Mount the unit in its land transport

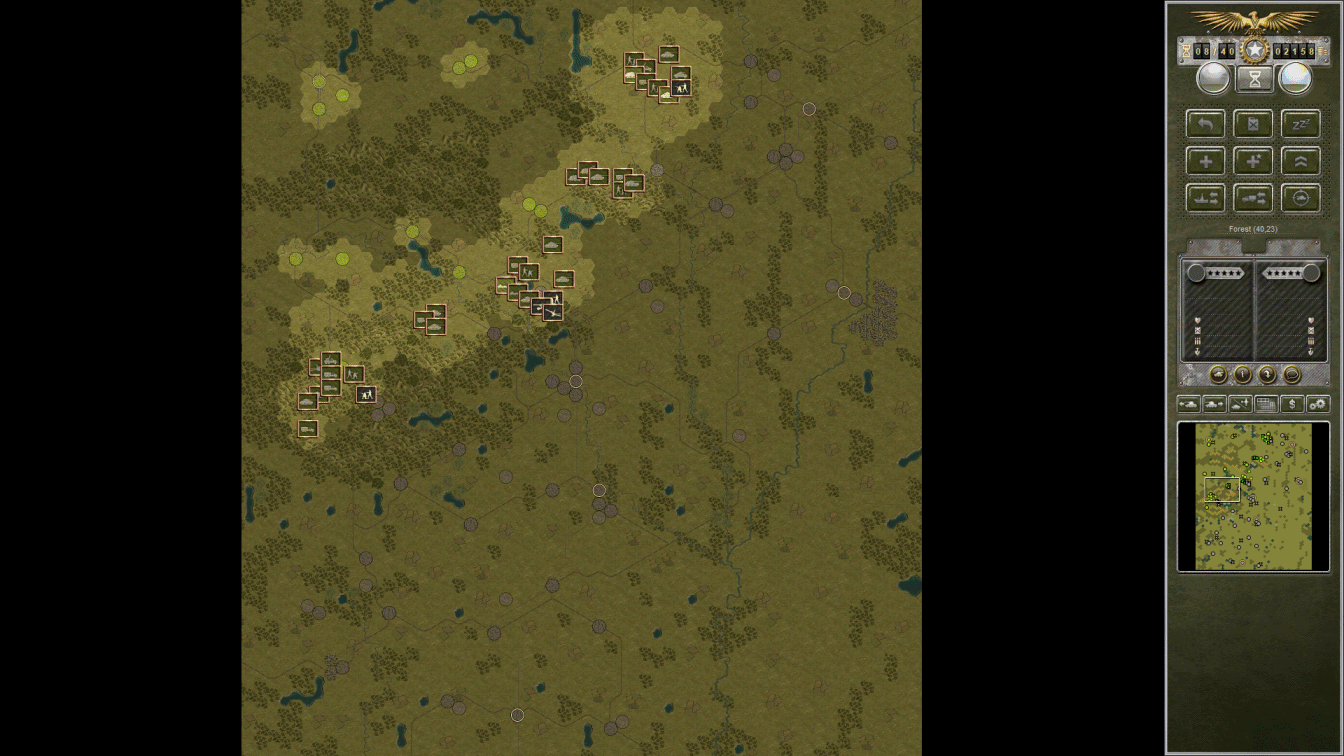pos(1253,198)
